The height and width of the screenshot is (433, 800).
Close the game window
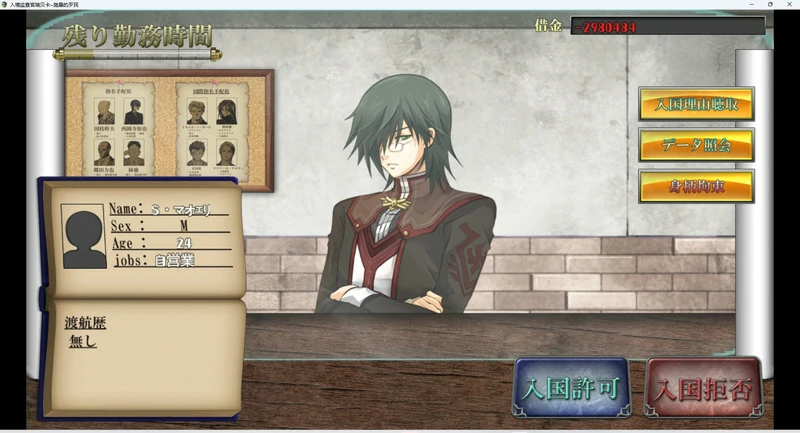789,5
